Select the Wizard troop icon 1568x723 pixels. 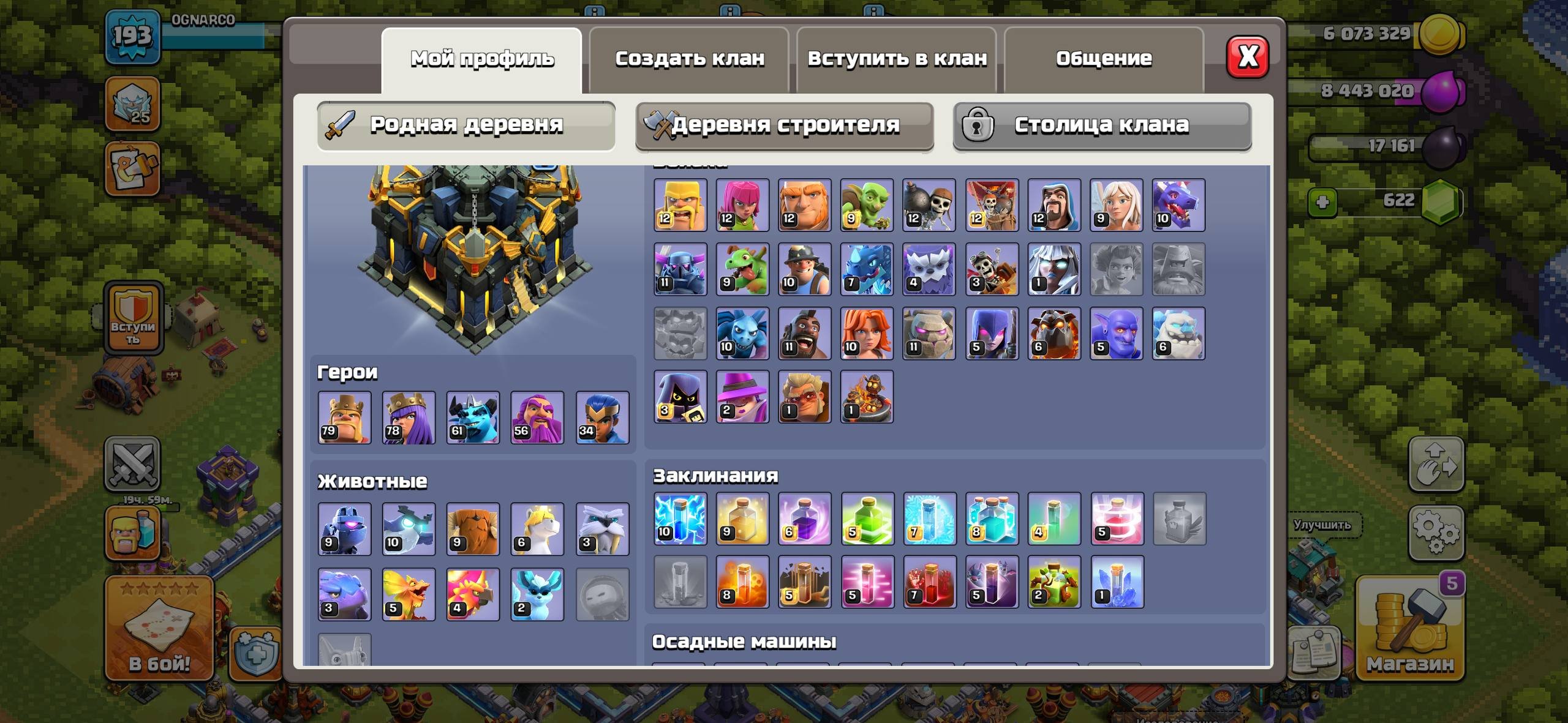click(1053, 205)
